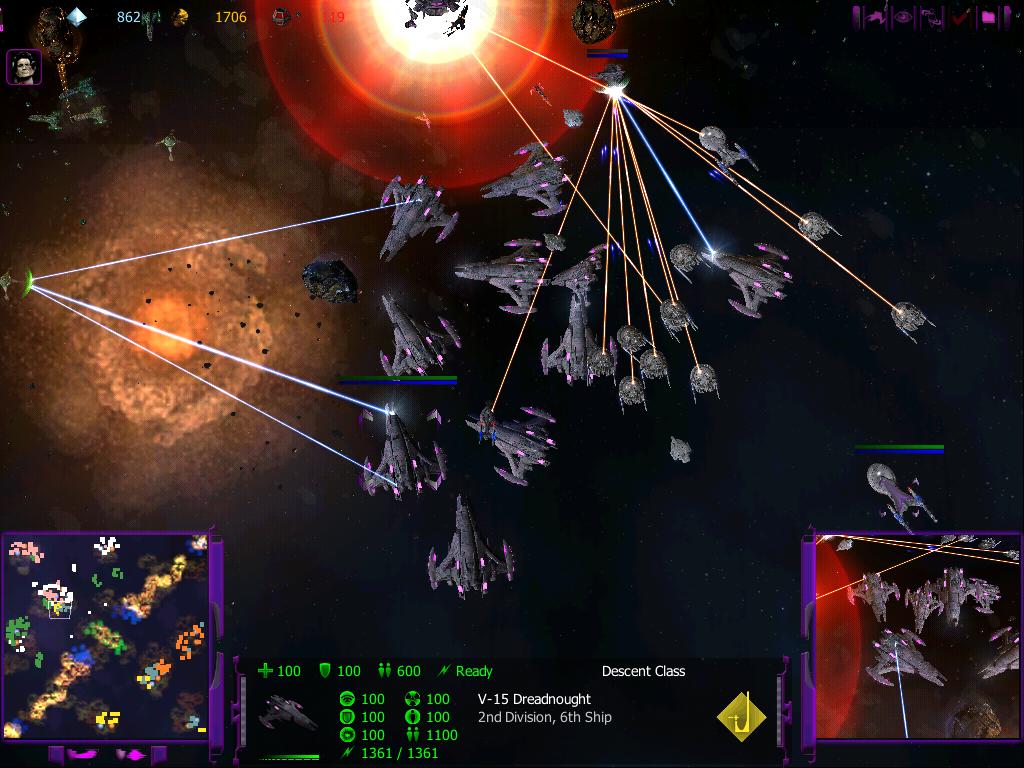Click the chain link diplomacy icon
The image size is (1024, 768).
(932, 17)
